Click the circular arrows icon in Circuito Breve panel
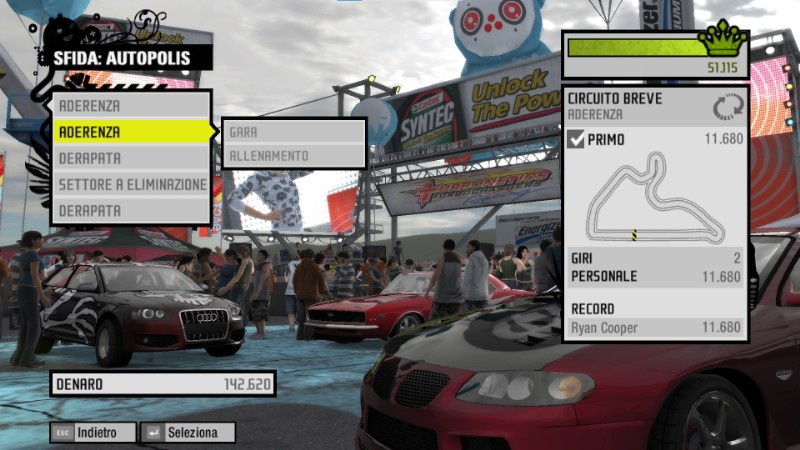The height and width of the screenshot is (450, 800). tap(727, 106)
